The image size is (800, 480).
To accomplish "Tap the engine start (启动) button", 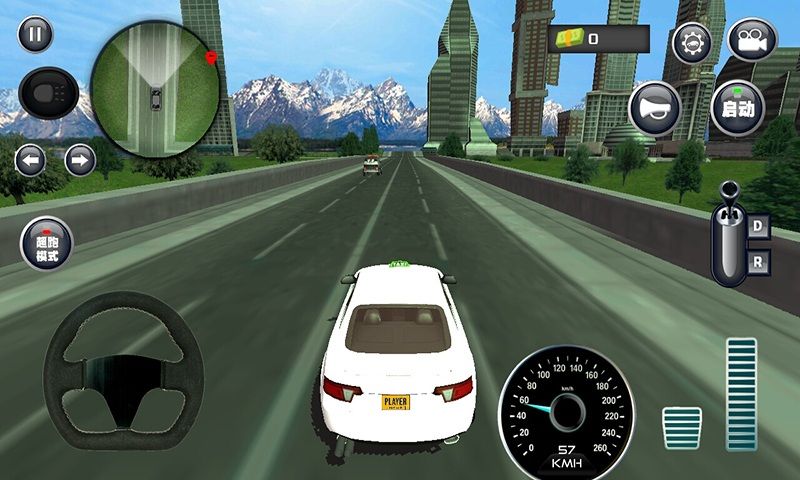I will tap(738, 108).
